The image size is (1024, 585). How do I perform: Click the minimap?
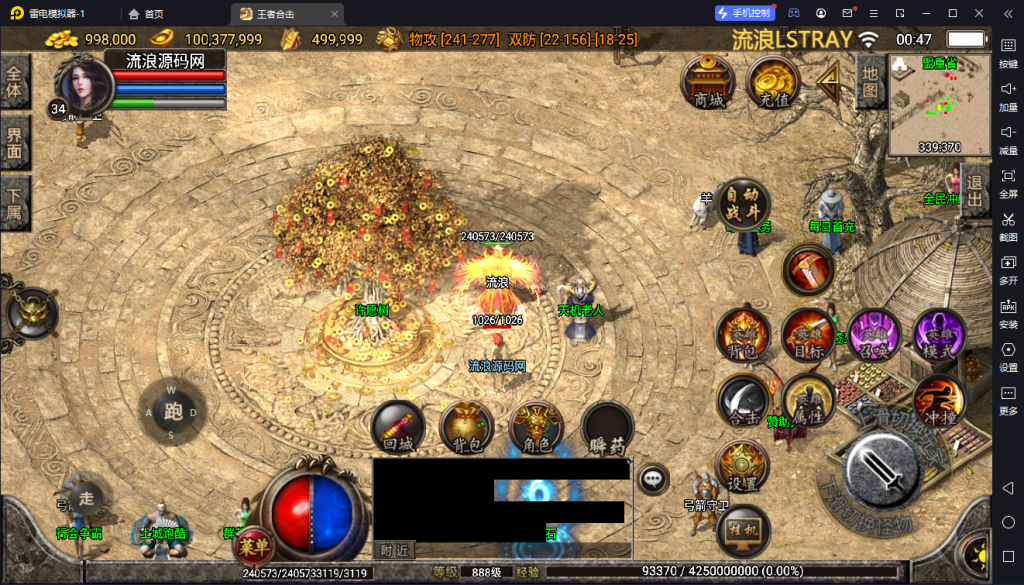tap(939, 105)
